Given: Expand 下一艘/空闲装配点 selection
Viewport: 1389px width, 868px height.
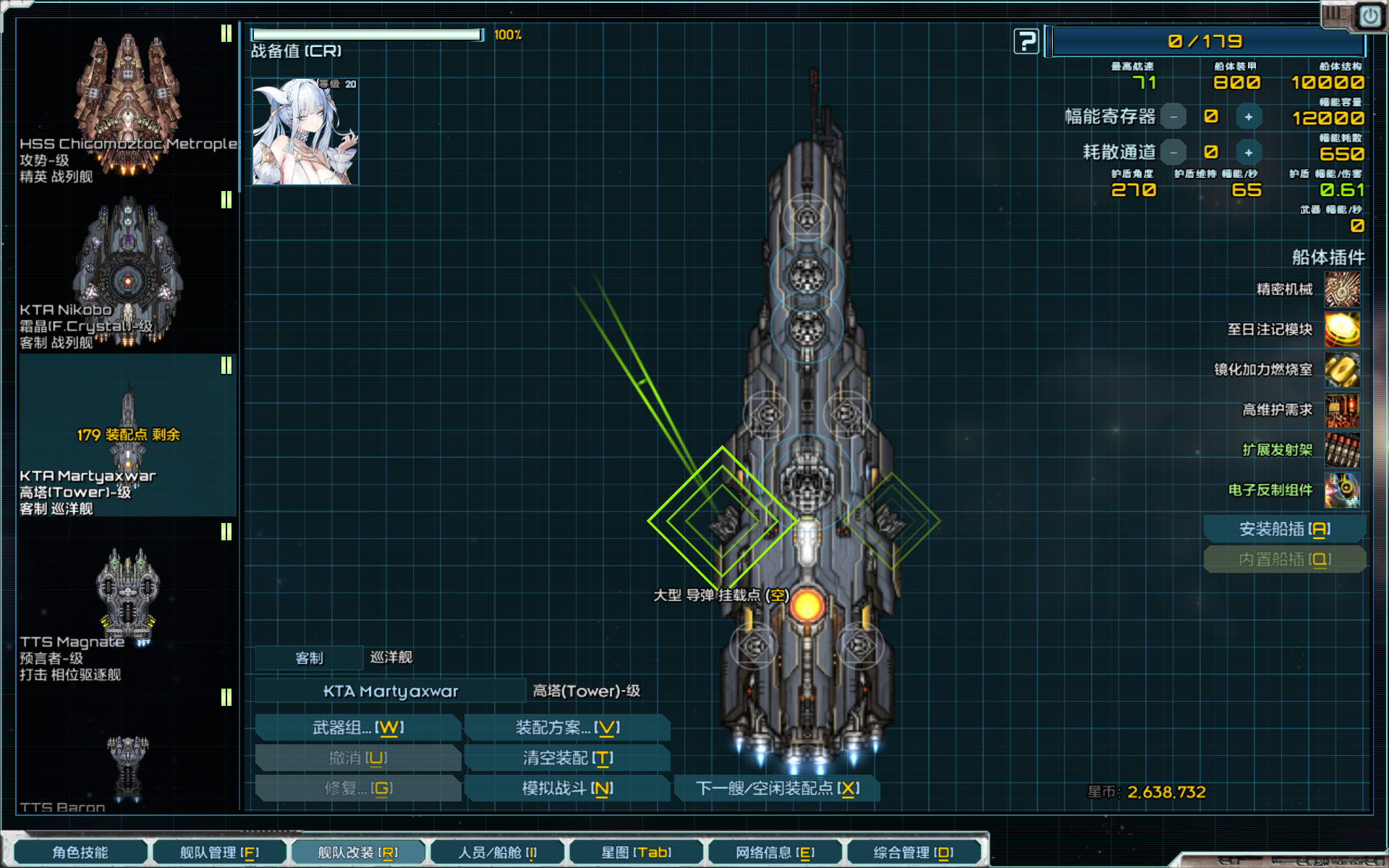Looking at the screenshot, I should coord(776,788).
